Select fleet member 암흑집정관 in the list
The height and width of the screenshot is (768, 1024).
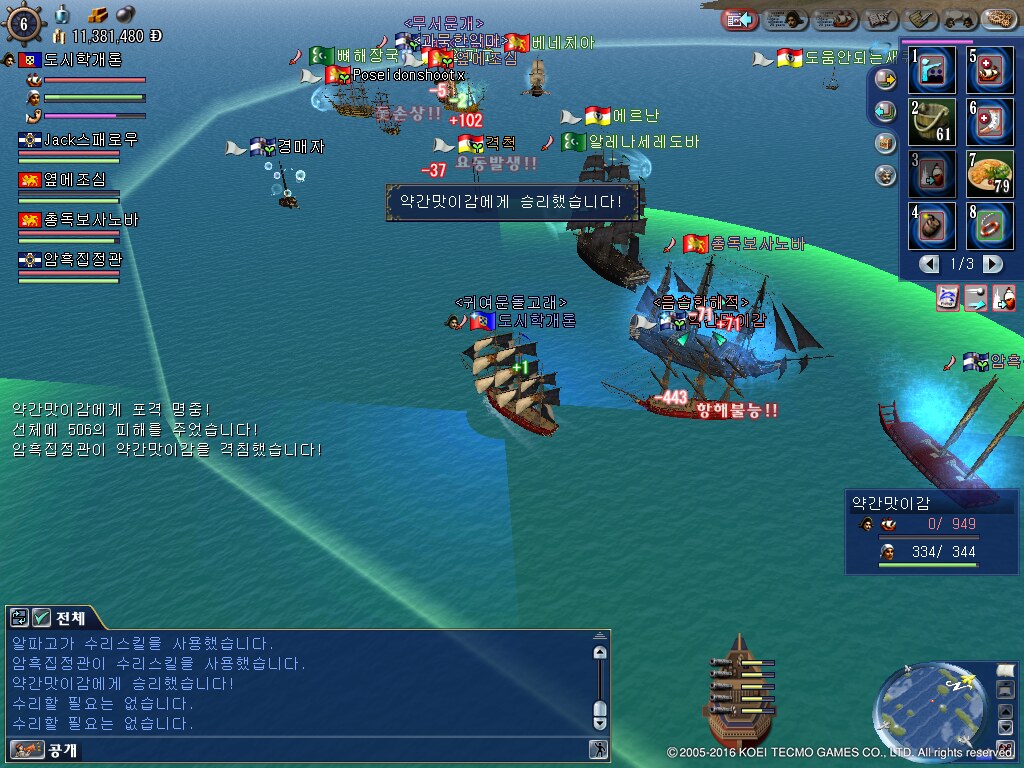80,260
